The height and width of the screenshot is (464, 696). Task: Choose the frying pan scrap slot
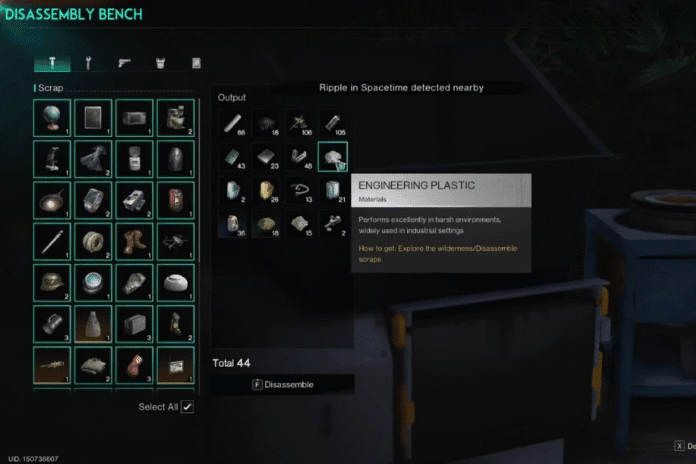[52, 200]
